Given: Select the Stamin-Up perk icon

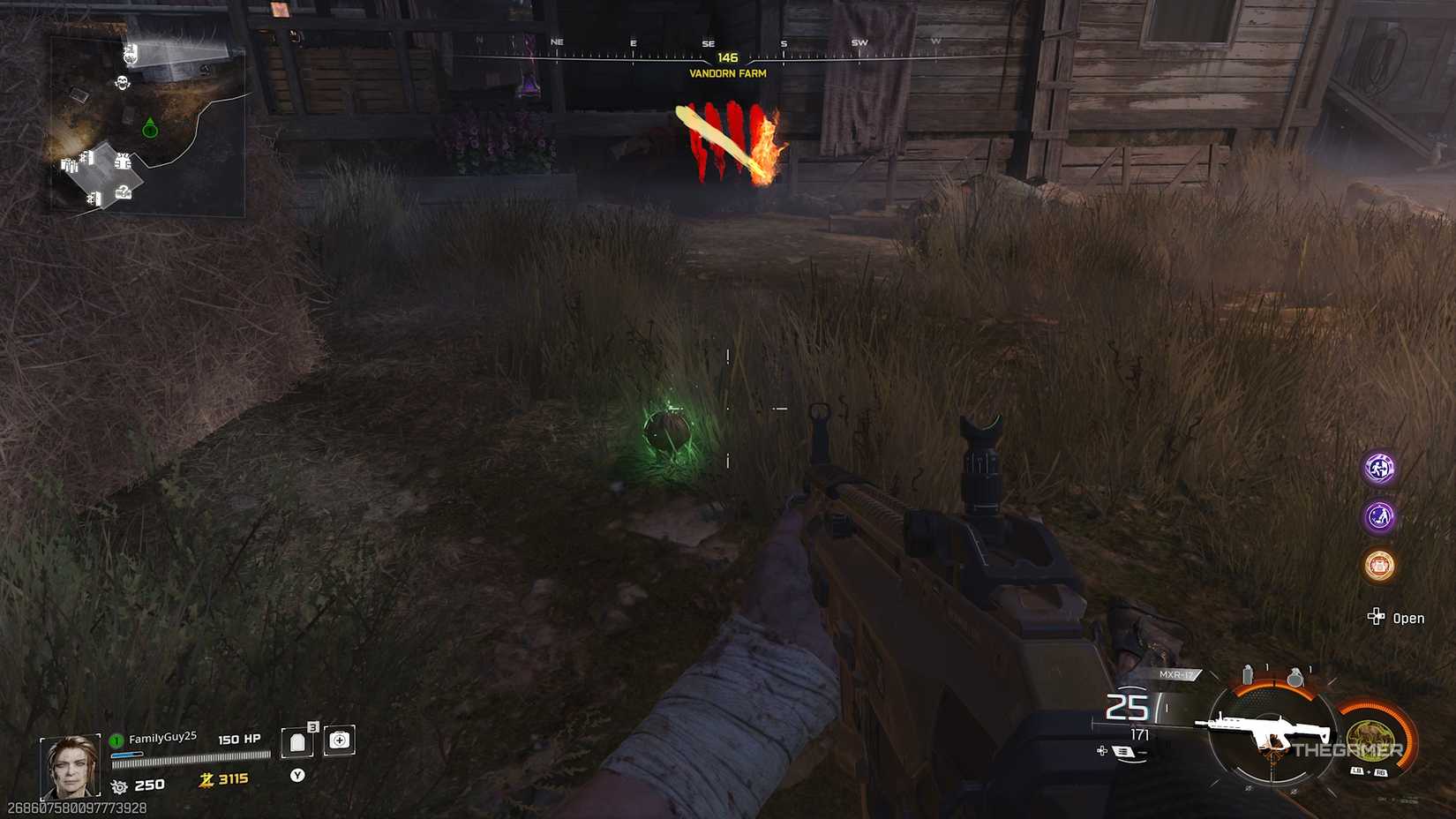Looking at the screenshot, I should [1378, 467].
